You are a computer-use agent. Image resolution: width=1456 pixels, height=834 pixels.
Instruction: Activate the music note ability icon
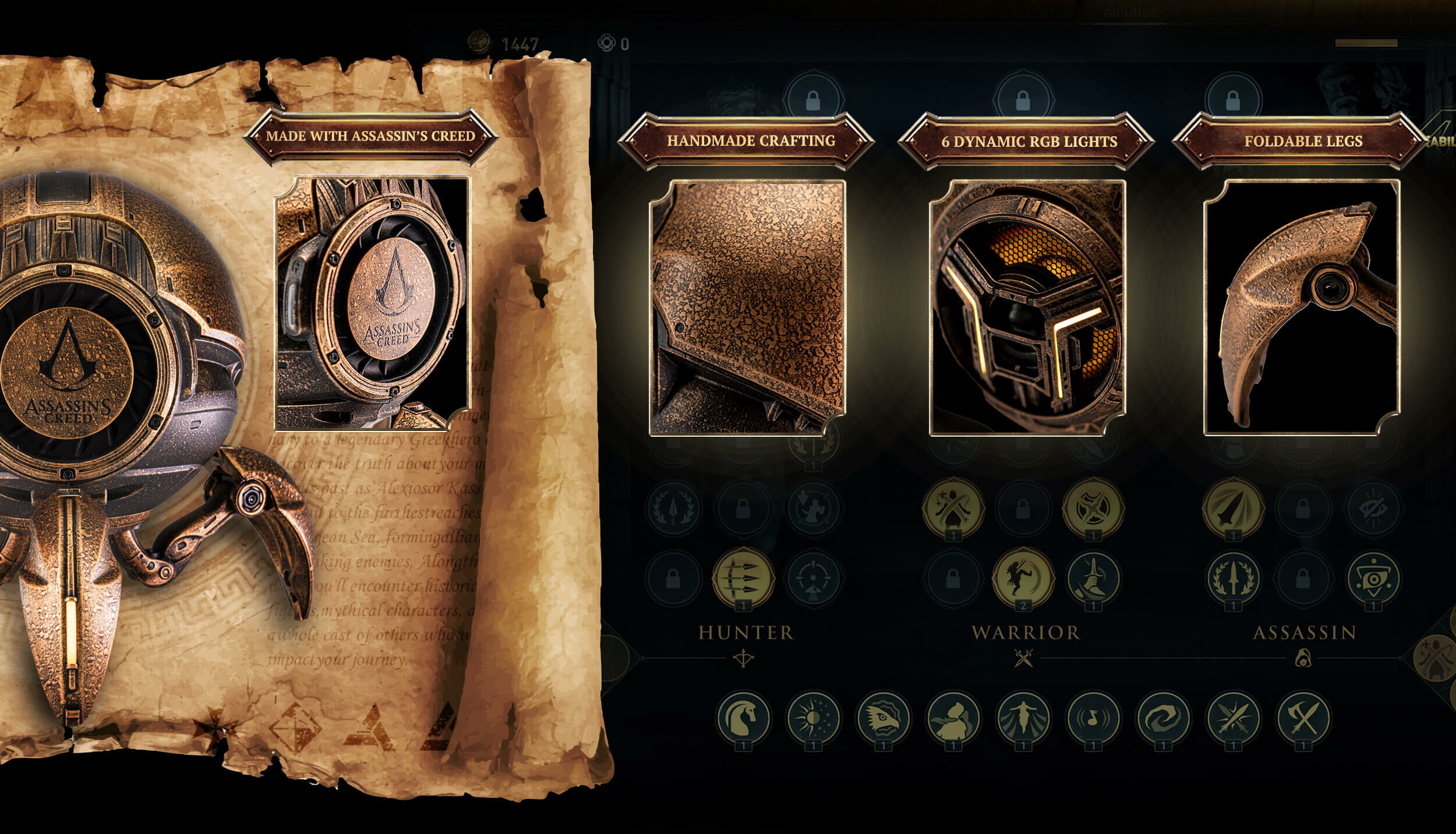point(1093,718)
